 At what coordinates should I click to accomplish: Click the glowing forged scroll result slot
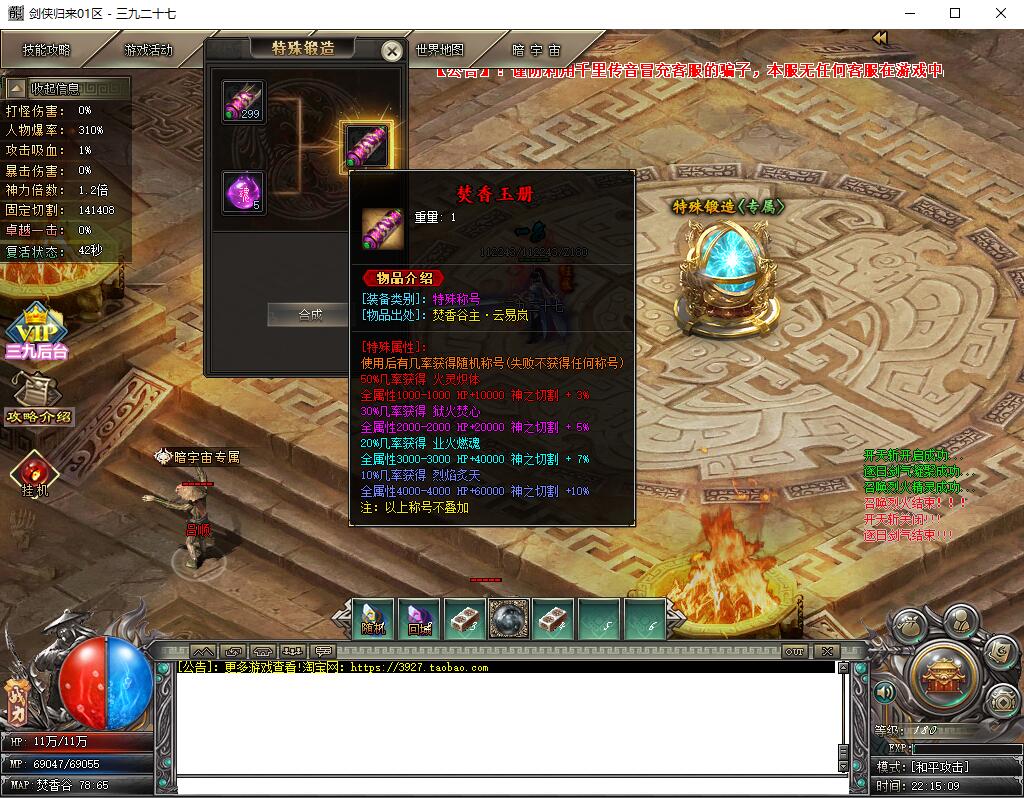click(x=366, y=146)
